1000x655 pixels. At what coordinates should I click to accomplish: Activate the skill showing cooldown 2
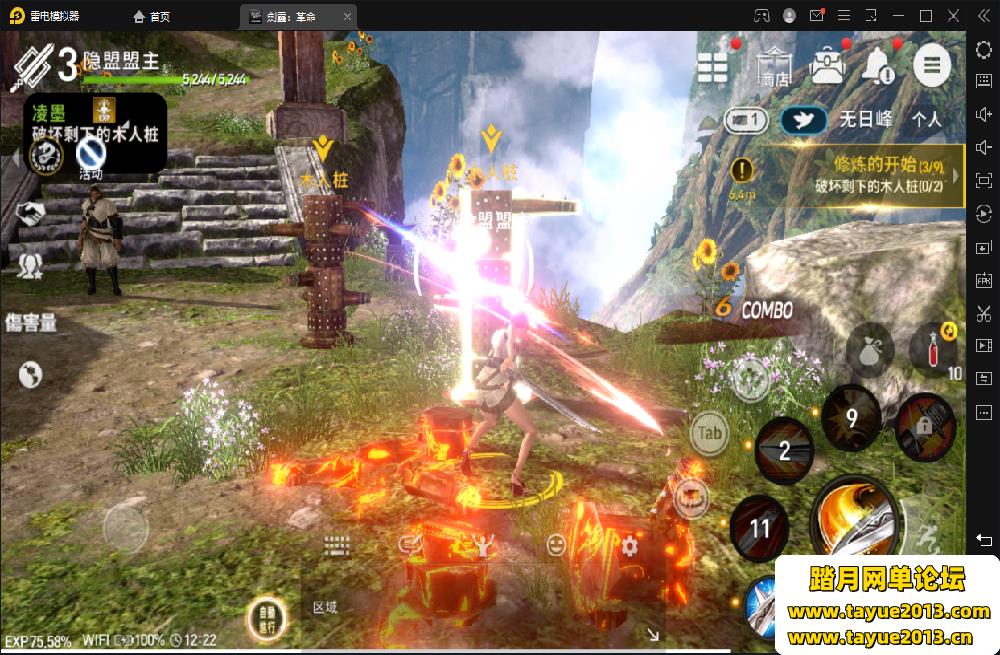tap(785, 450)
